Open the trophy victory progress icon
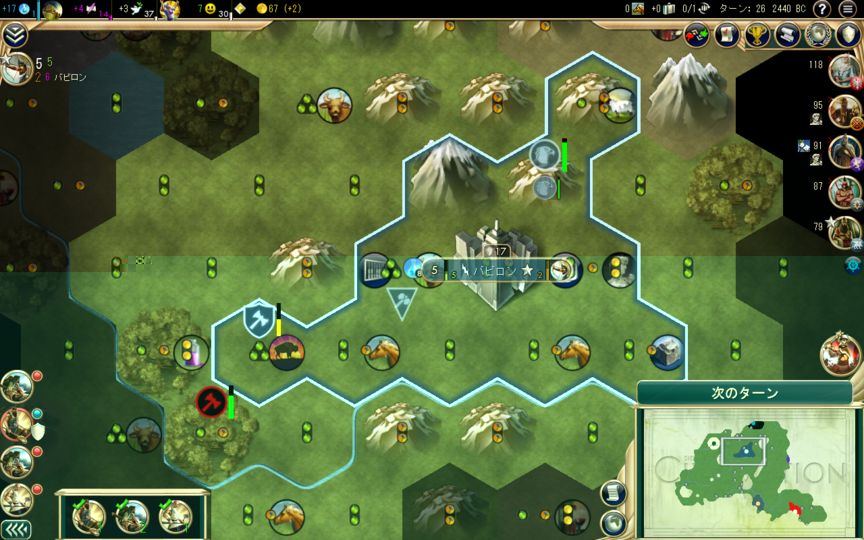 757,35
